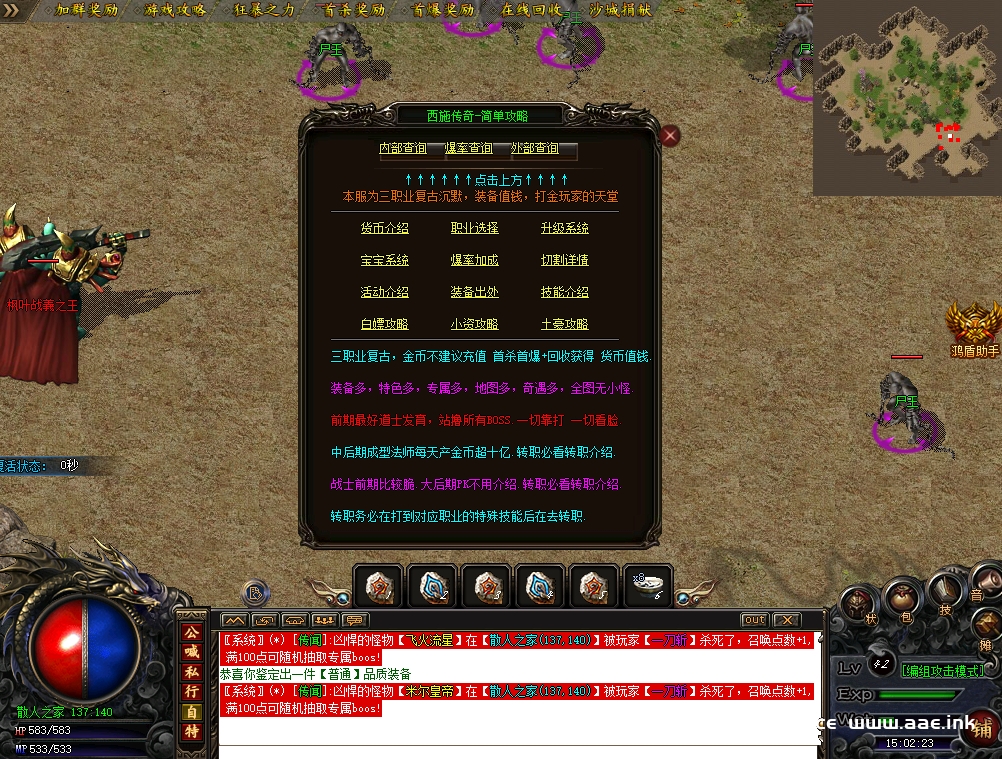The image size is (1002, 759).
Task: Open the 技能介绍 link
Action: click(565, 292)
